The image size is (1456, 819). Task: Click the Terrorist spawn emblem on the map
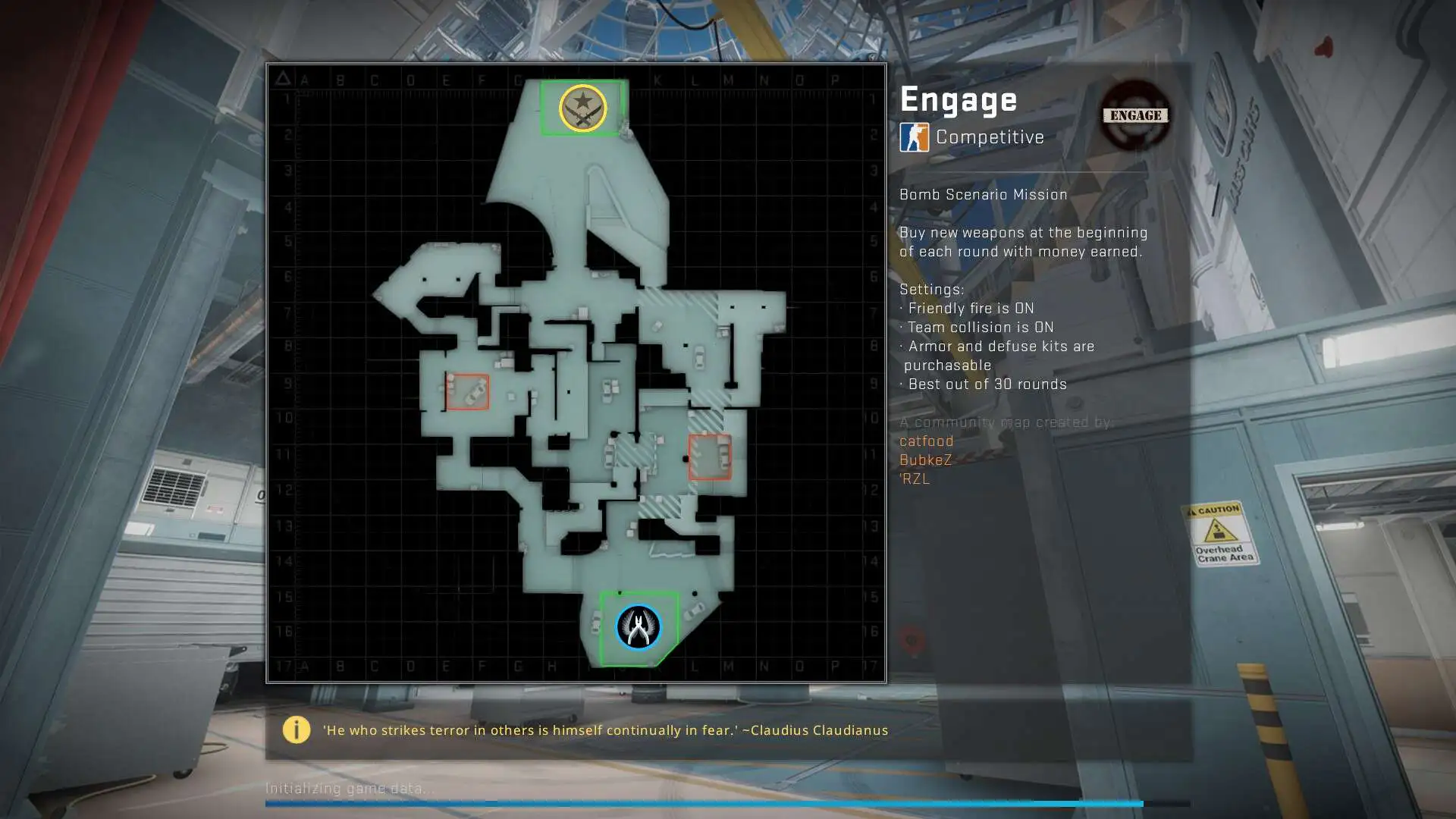click(582, 108)
